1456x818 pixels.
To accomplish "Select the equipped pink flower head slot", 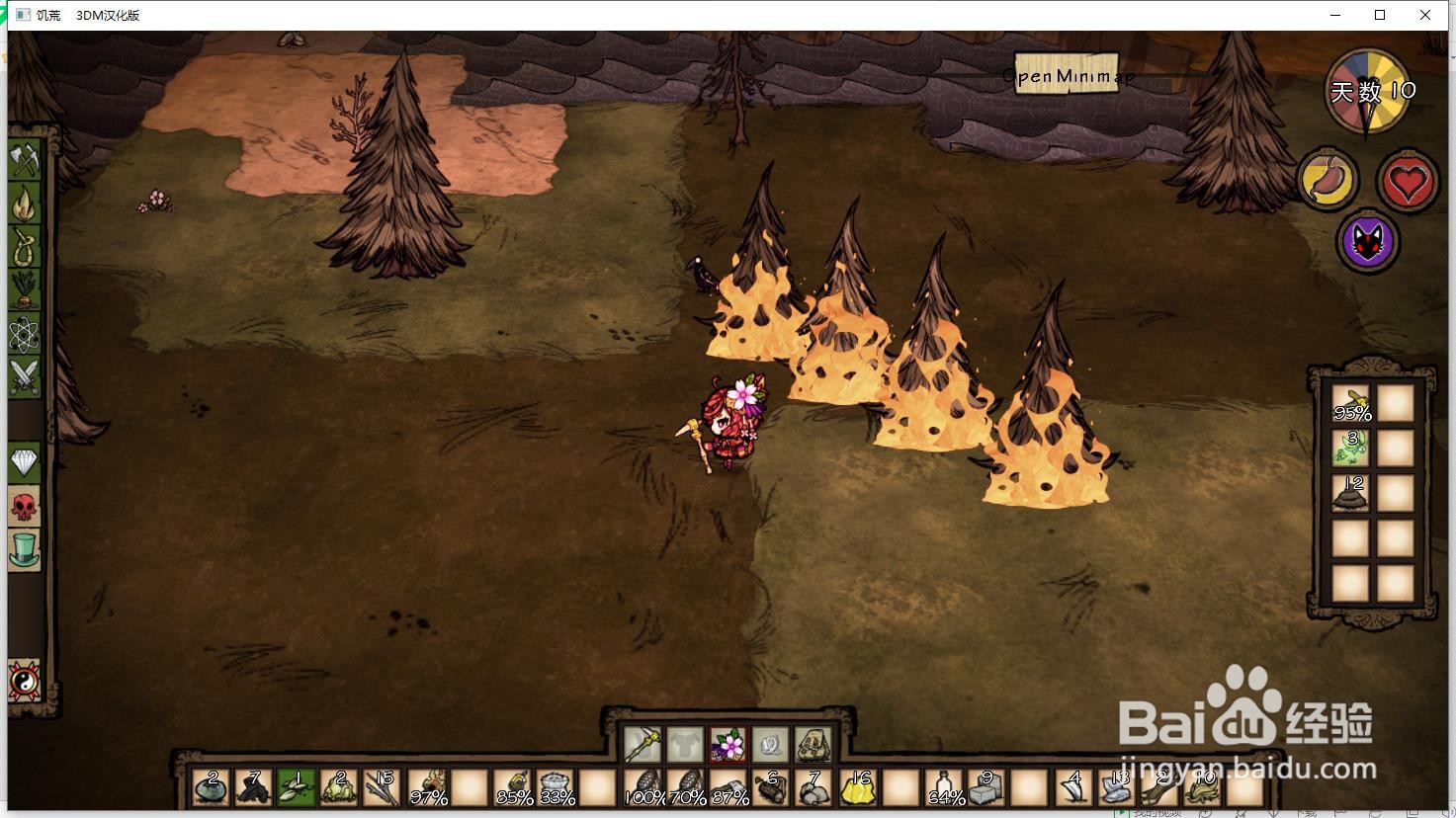I will click(728, 744).
